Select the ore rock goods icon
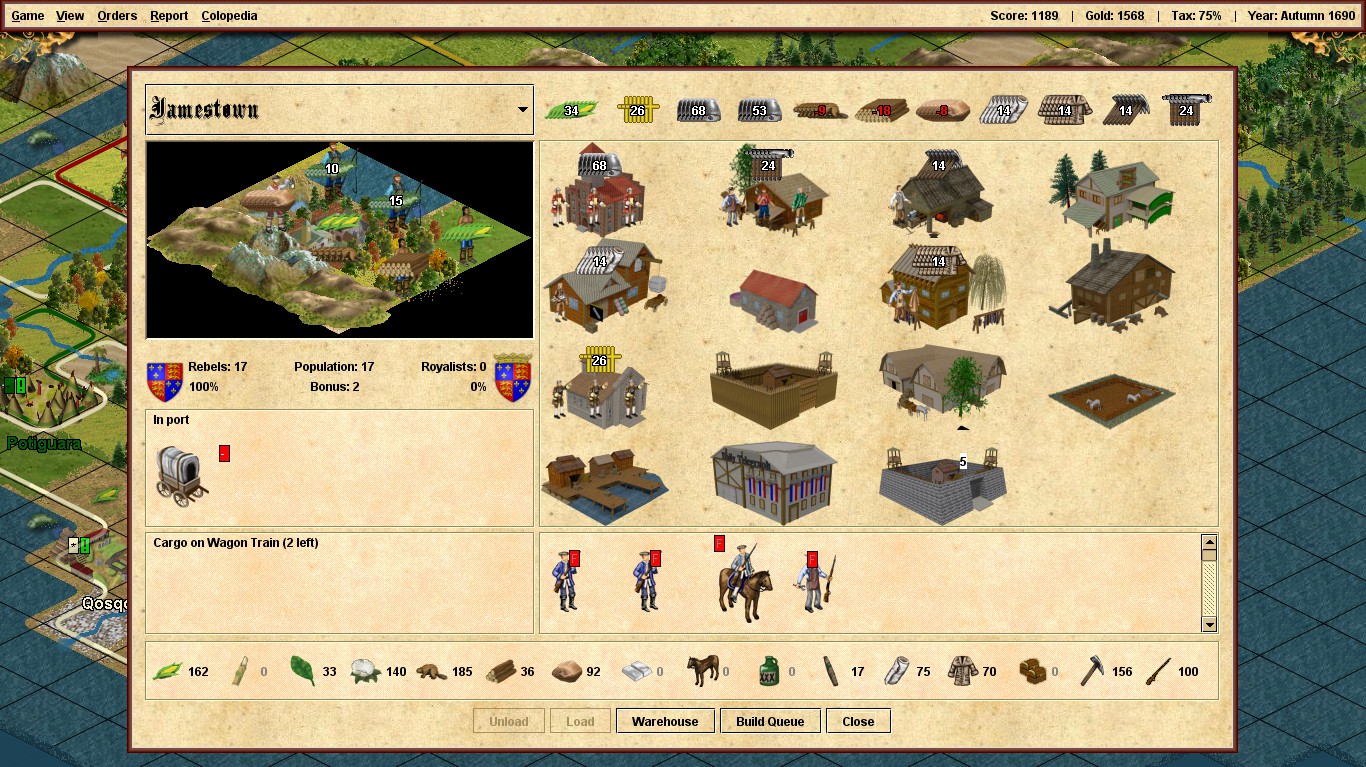The width and height of the screenshot is (1366, 767). [567, 671]
